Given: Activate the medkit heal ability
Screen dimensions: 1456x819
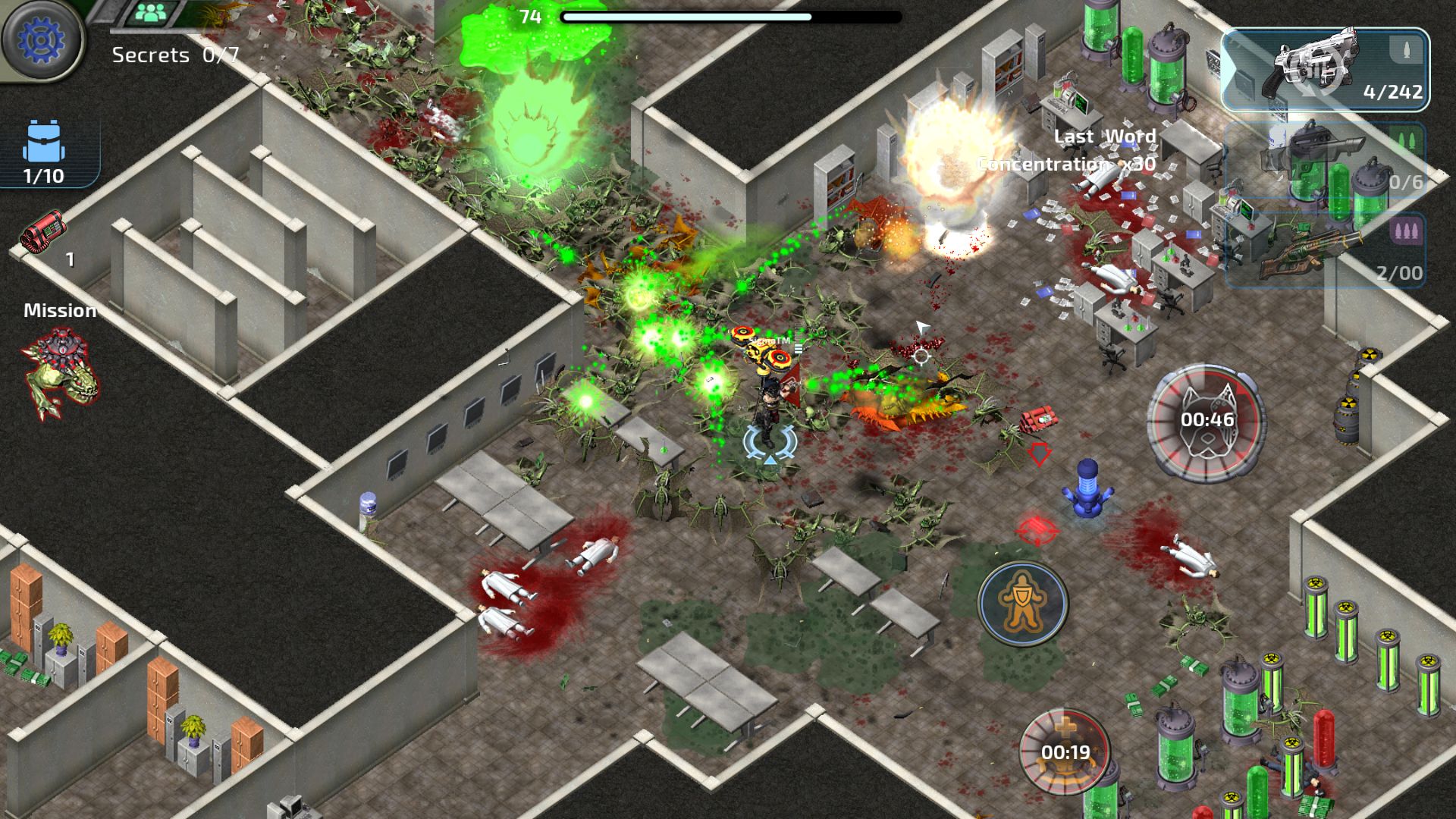Looking at the screenshot, I should coord(1065,750).
